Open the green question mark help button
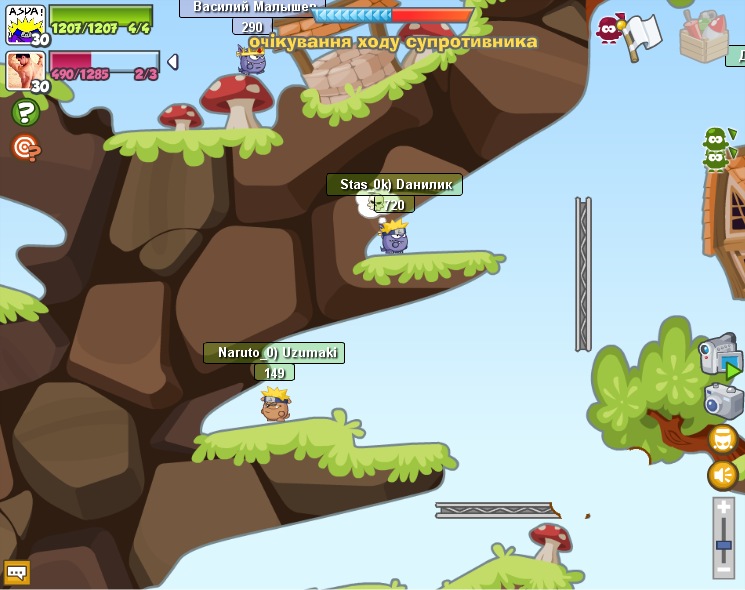745x590 pixels. (x=25, y=113)
